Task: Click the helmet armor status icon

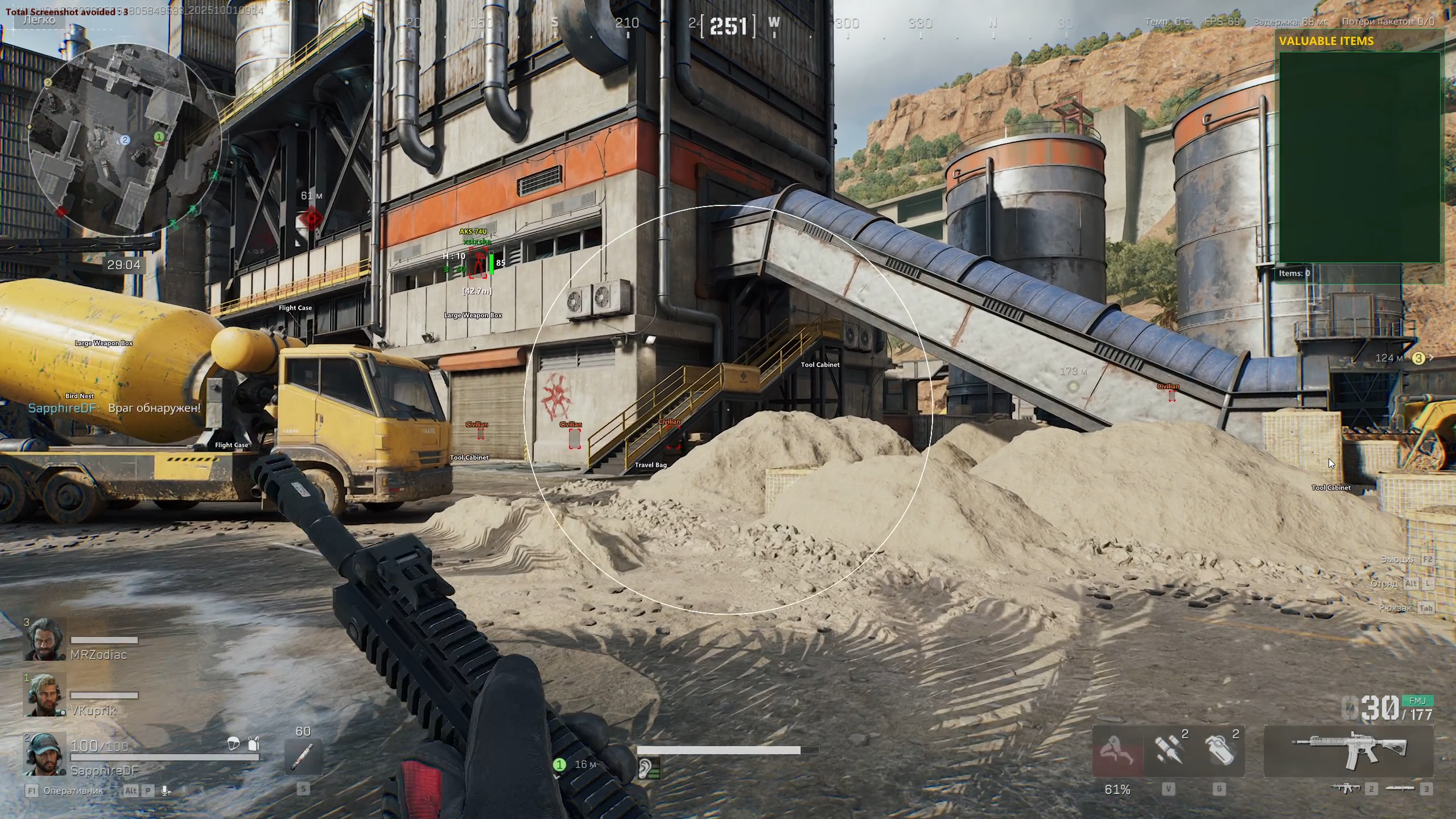Action: (233, 743)
